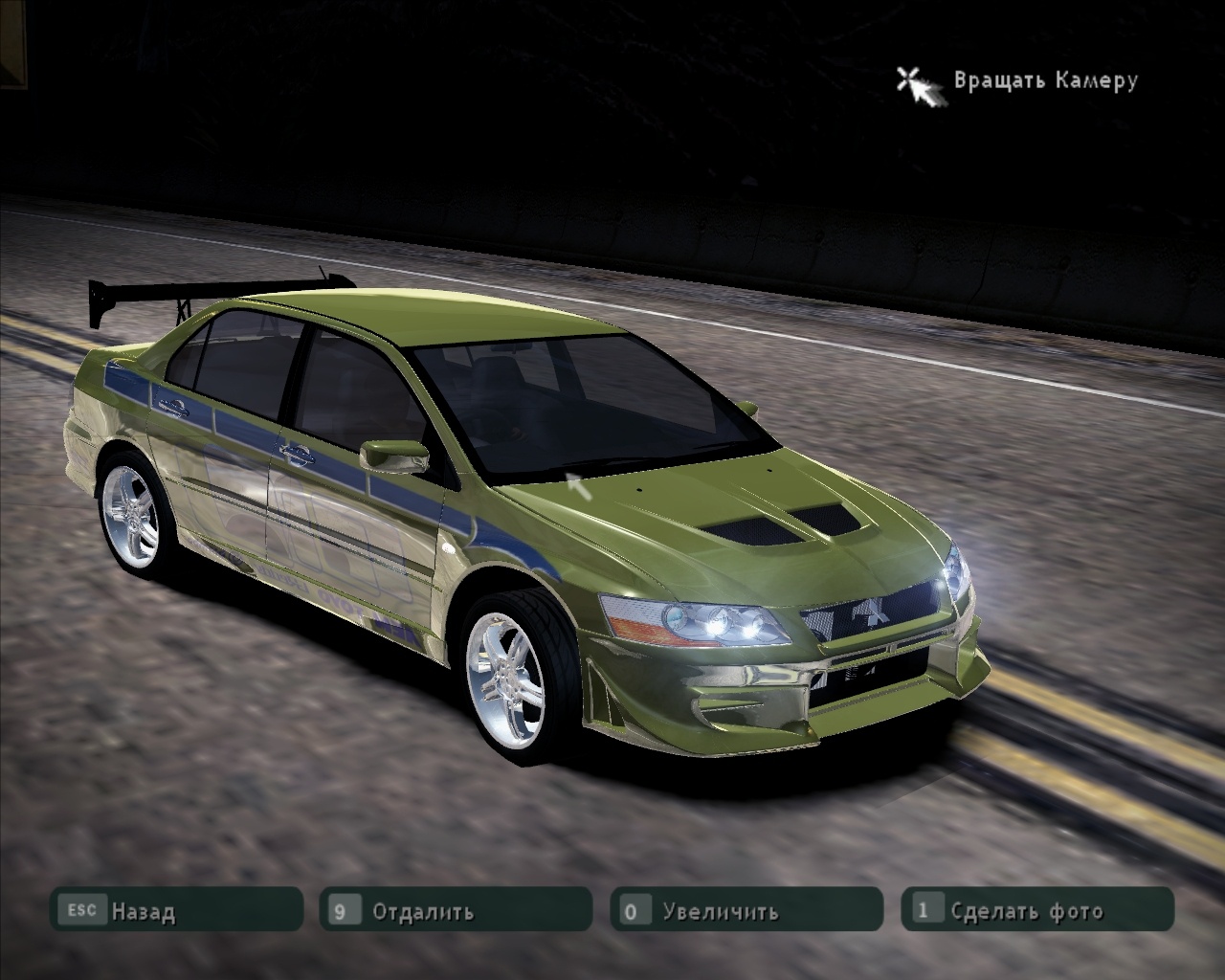Zoom in using the Увеличить button
1225x980 pixels.
tap(746, 910)
